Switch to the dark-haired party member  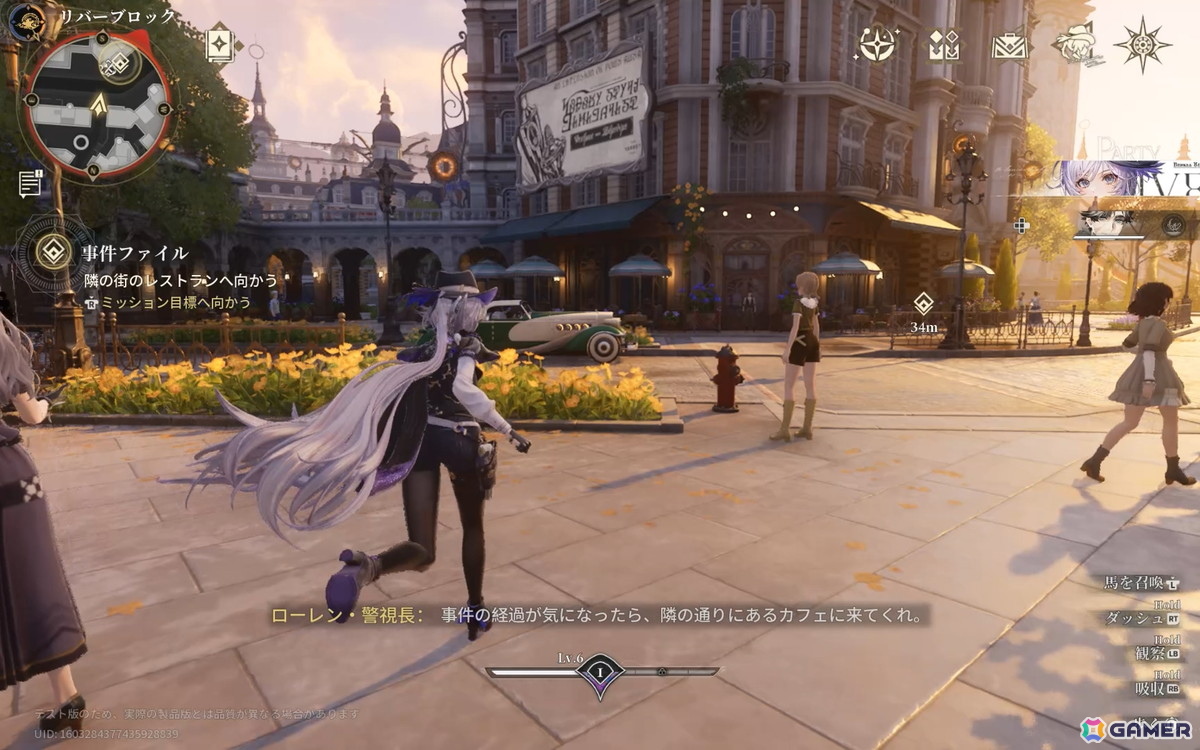click(x=1112, y=223)
